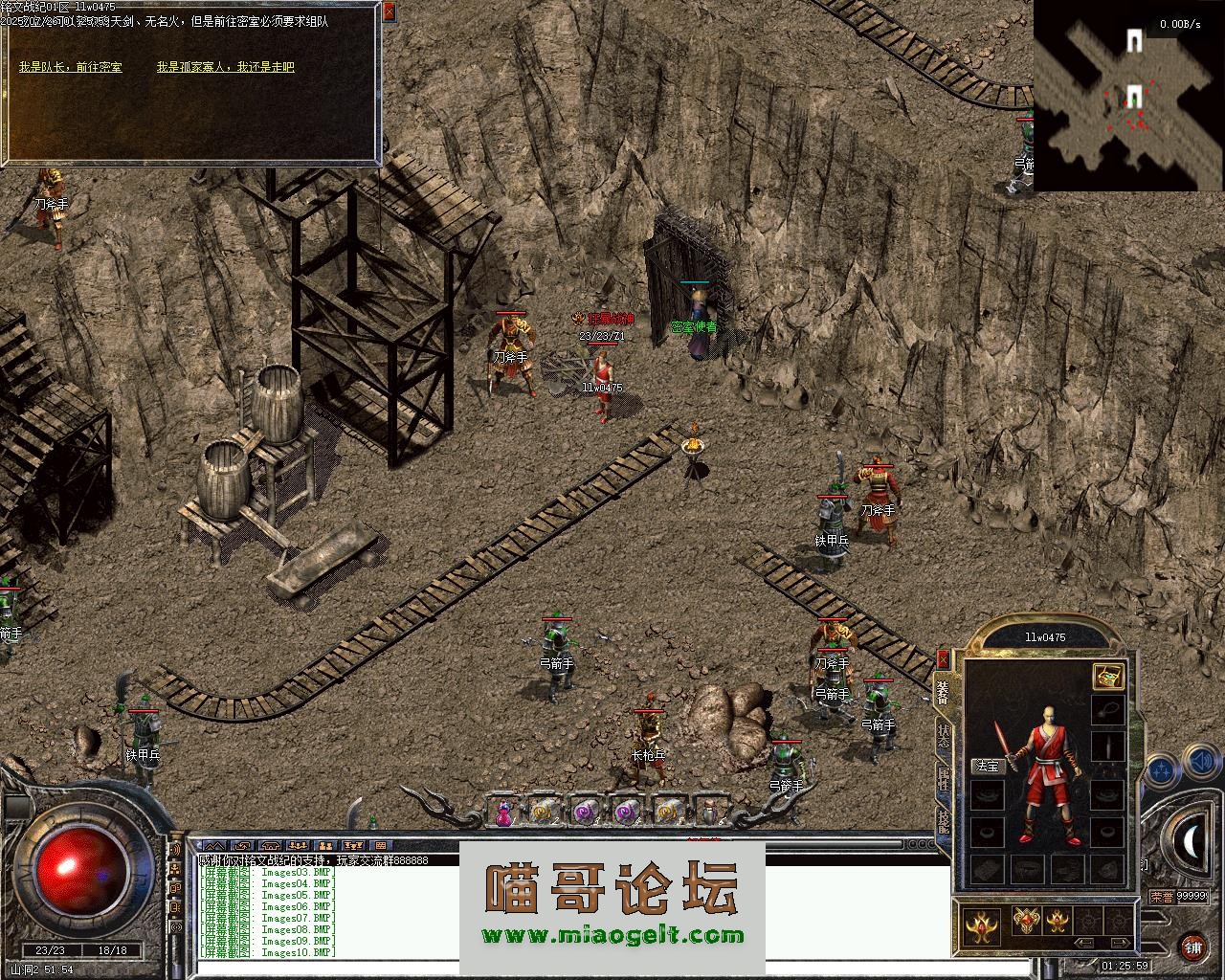The height and width of the screenshot is (980, 1225).
Task: Click the left arrow under the emblem slots
Action: [x=1084, y=943]
